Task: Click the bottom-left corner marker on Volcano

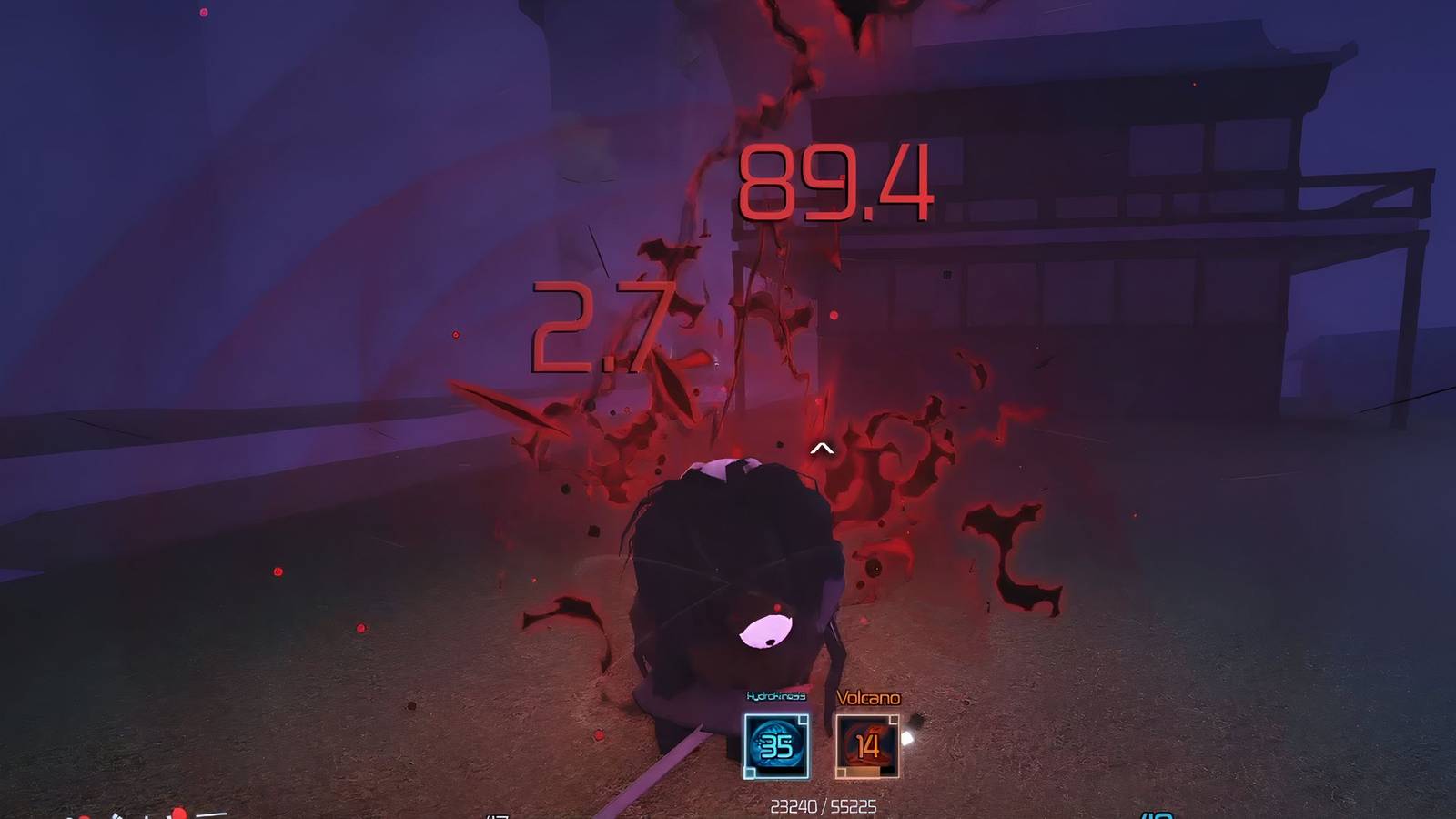Action: tap(841, 772)
